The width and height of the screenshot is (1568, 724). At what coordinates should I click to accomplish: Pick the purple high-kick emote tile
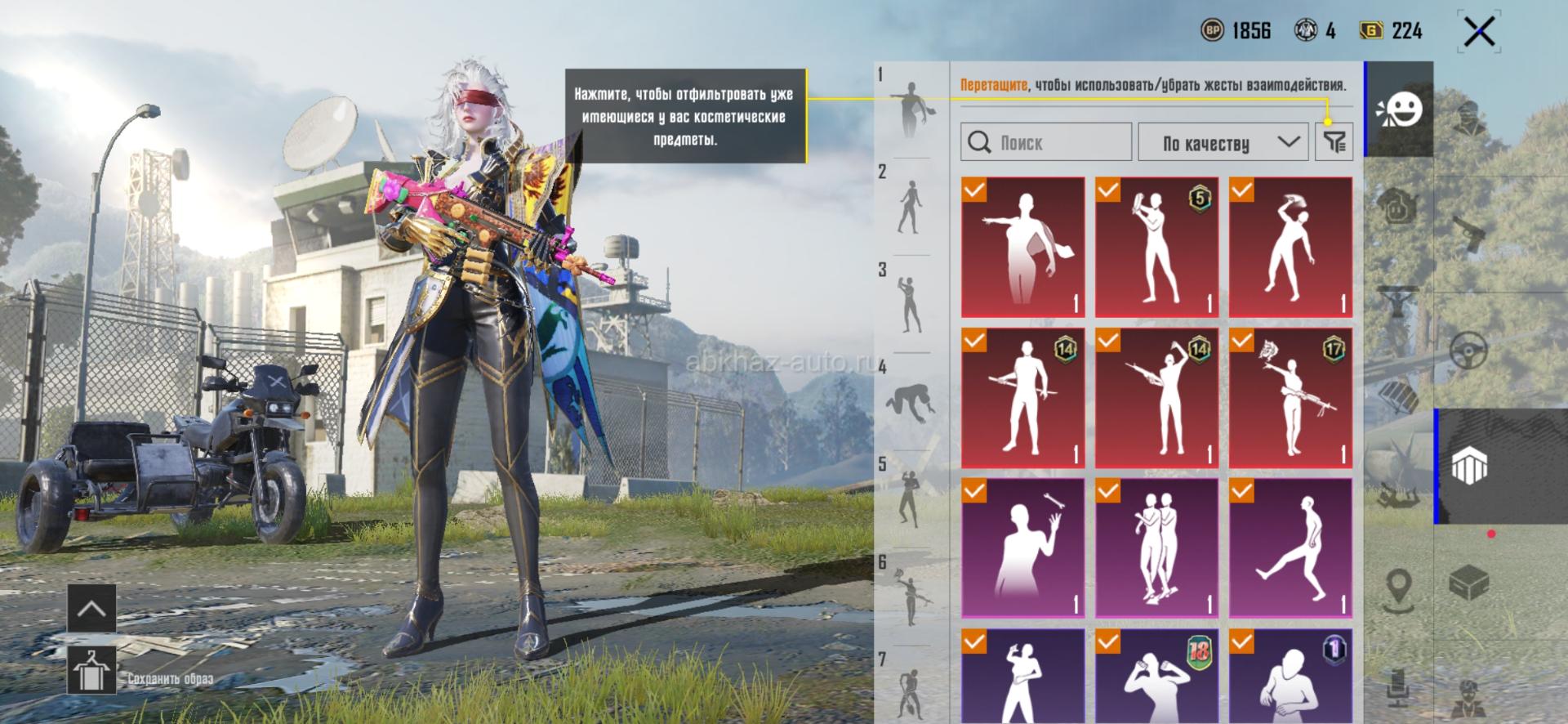tap(1290, 547)
